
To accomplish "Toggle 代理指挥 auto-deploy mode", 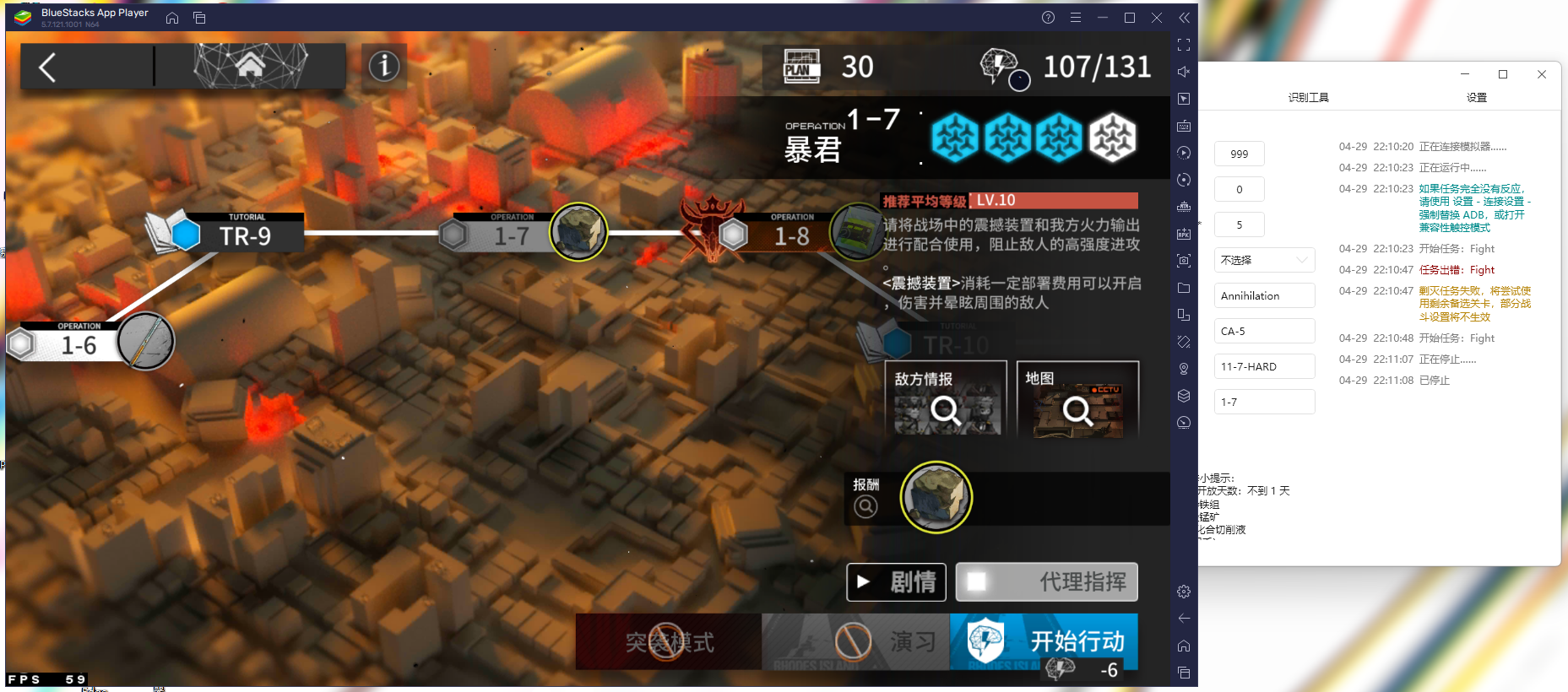I will click(1047, 581).
